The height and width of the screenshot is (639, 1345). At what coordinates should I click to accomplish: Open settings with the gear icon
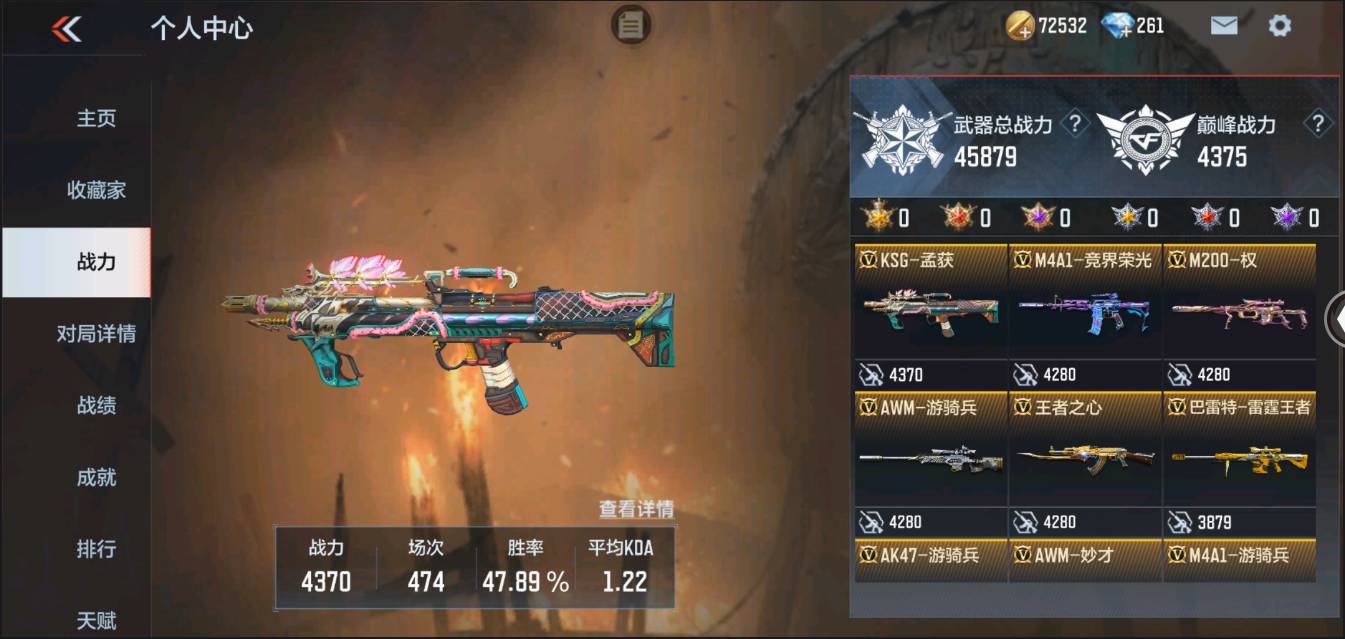click(1279, 26)
